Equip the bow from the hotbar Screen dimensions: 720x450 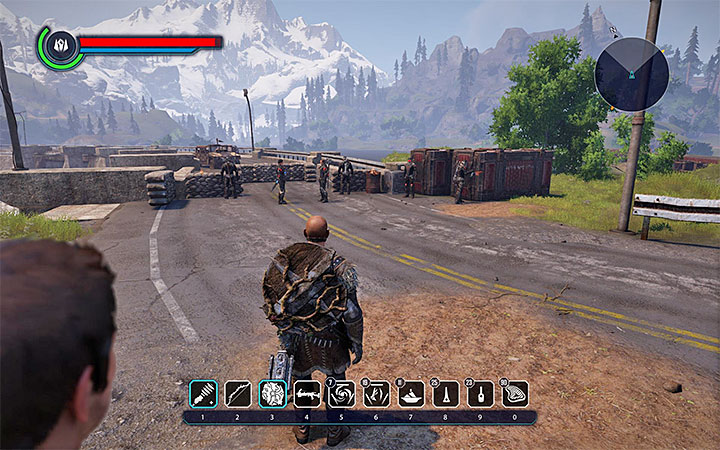coord(237,393)
